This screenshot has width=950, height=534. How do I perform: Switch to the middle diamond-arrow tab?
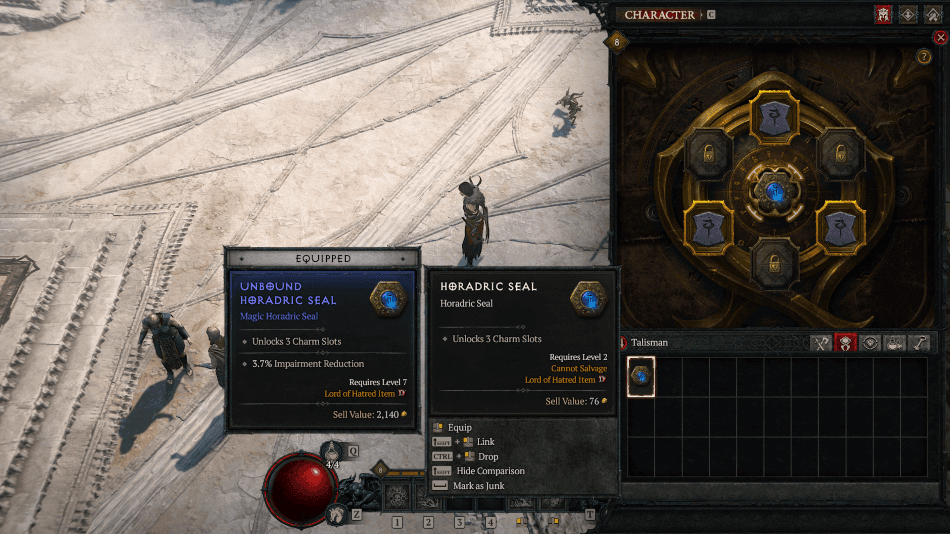910,15
